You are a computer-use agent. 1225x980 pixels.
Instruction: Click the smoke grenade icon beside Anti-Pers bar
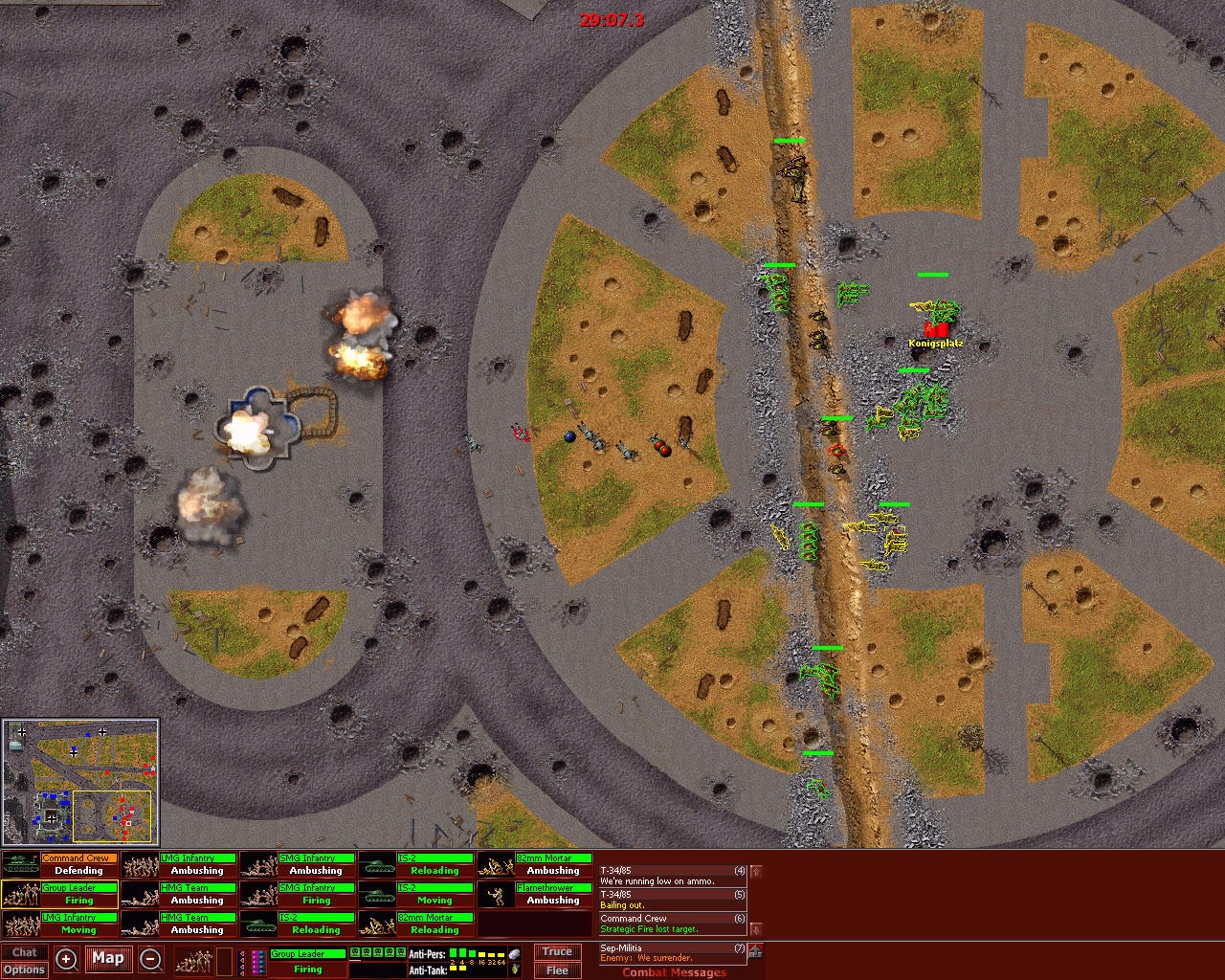coord(513,953)
